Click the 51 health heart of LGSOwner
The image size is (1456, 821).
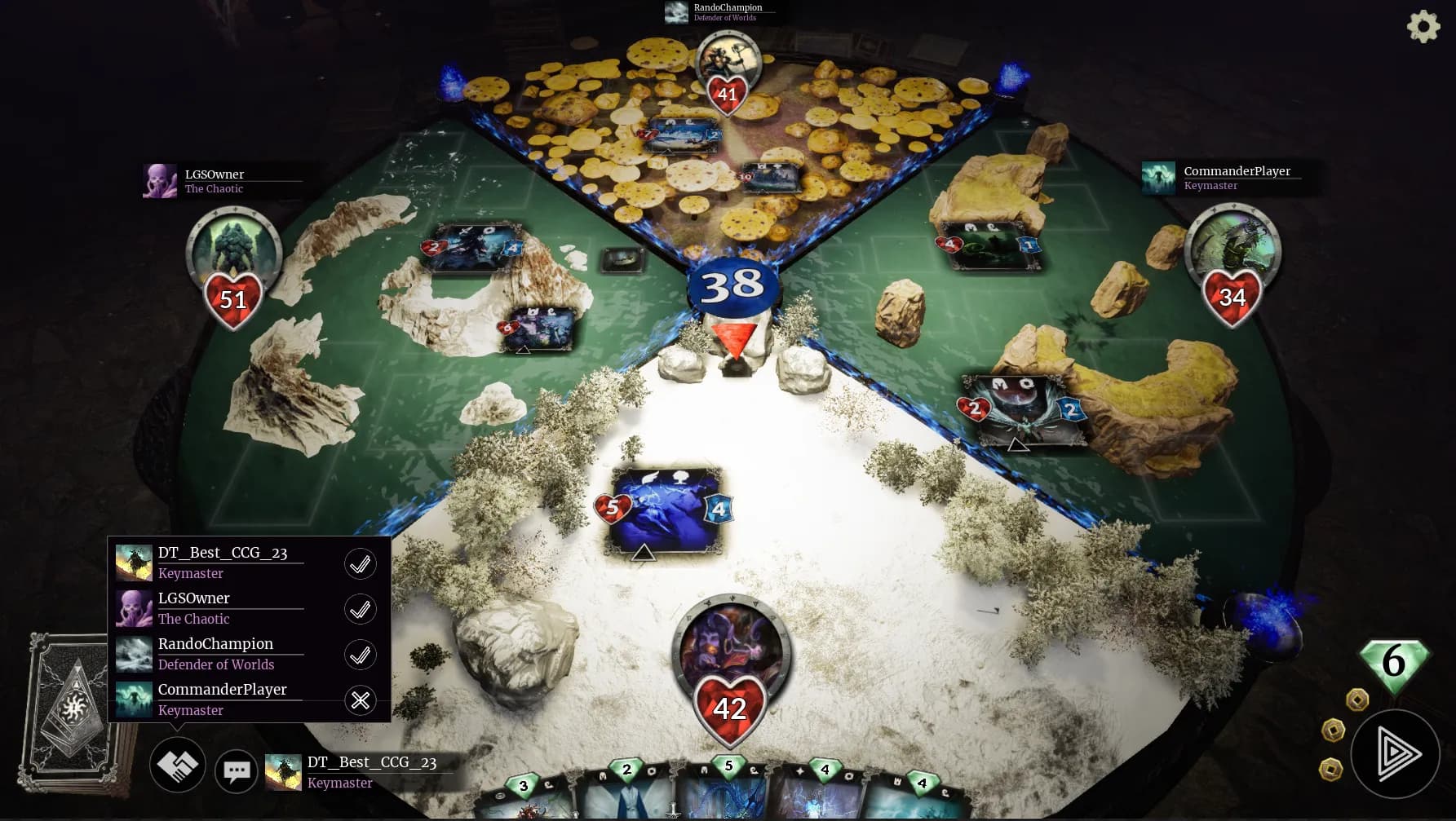point(233,300)
